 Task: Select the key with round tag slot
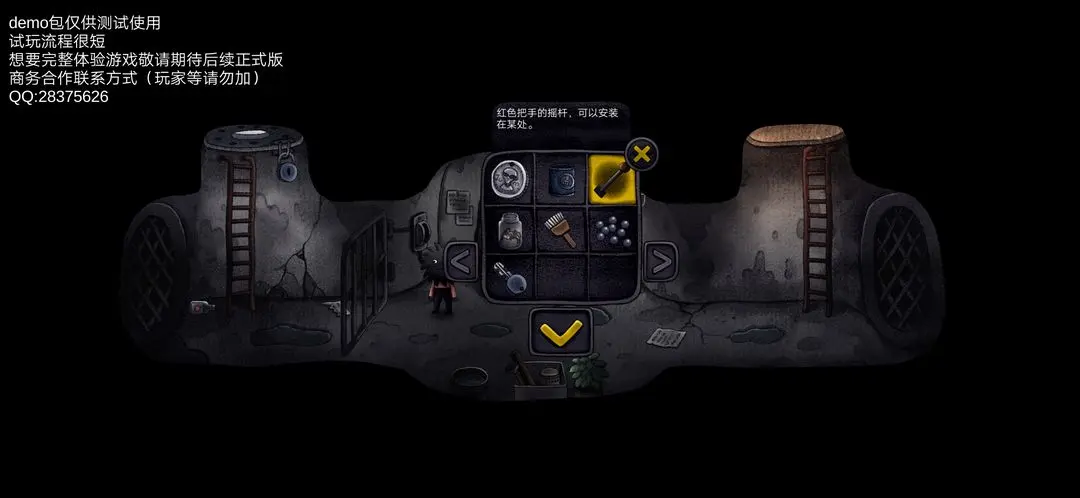click(510, 277)
